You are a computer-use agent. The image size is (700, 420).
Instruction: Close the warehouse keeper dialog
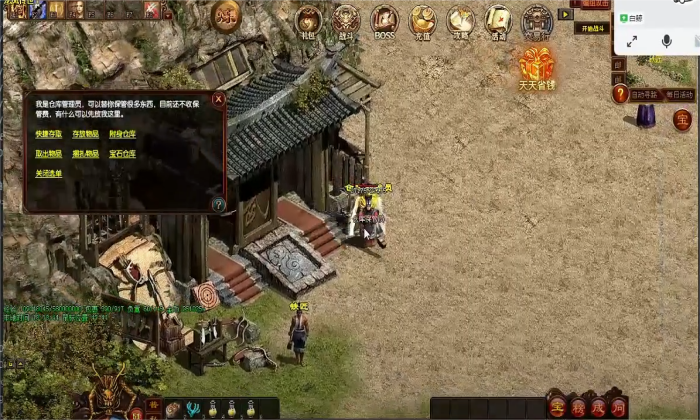pyautogui.click(x=219, y=99)
